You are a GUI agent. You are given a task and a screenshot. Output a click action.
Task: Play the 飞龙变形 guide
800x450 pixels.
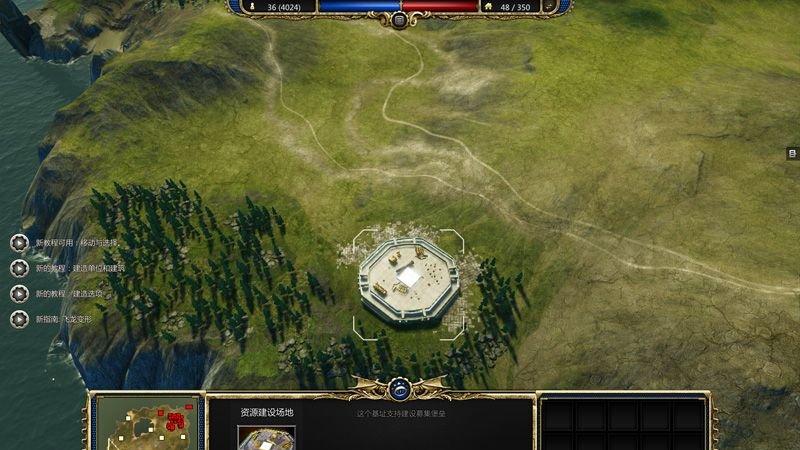[19, 319]
